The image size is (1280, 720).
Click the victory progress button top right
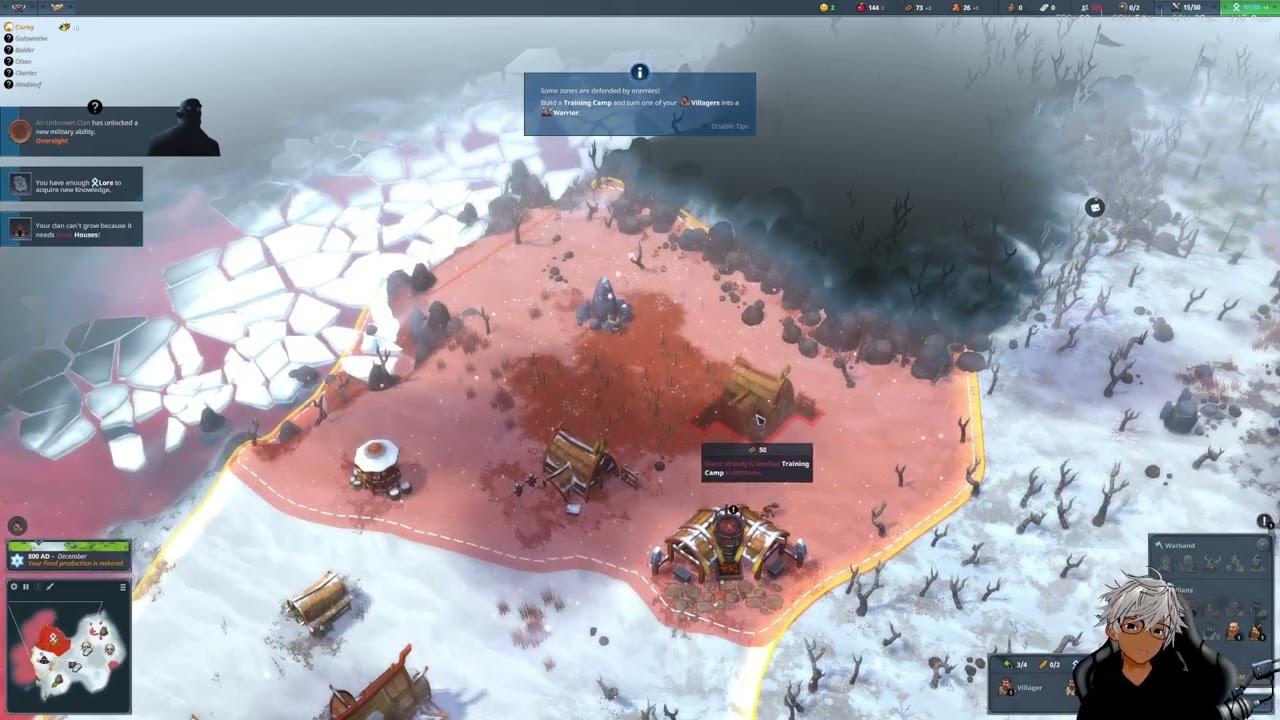tap(1249, 7)
